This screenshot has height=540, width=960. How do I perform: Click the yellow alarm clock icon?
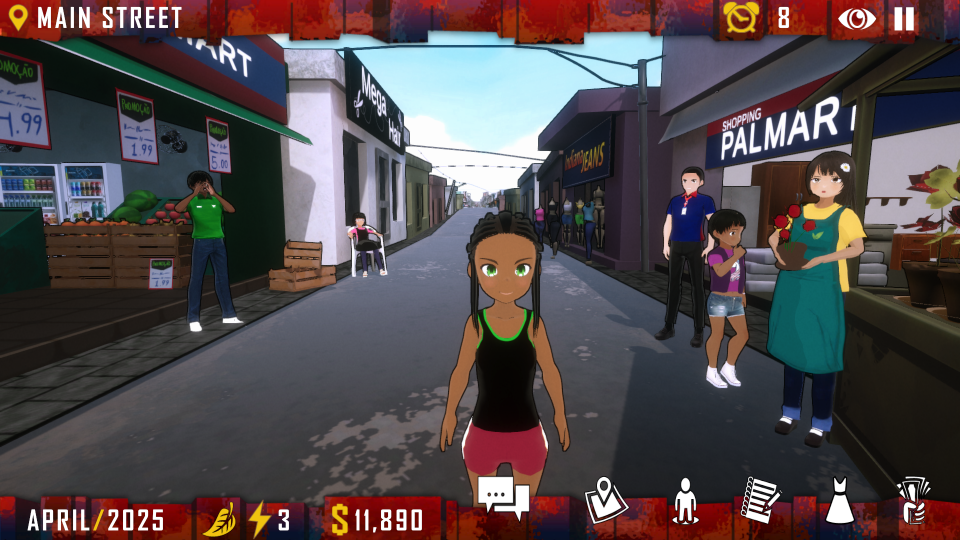pos(741,18)
